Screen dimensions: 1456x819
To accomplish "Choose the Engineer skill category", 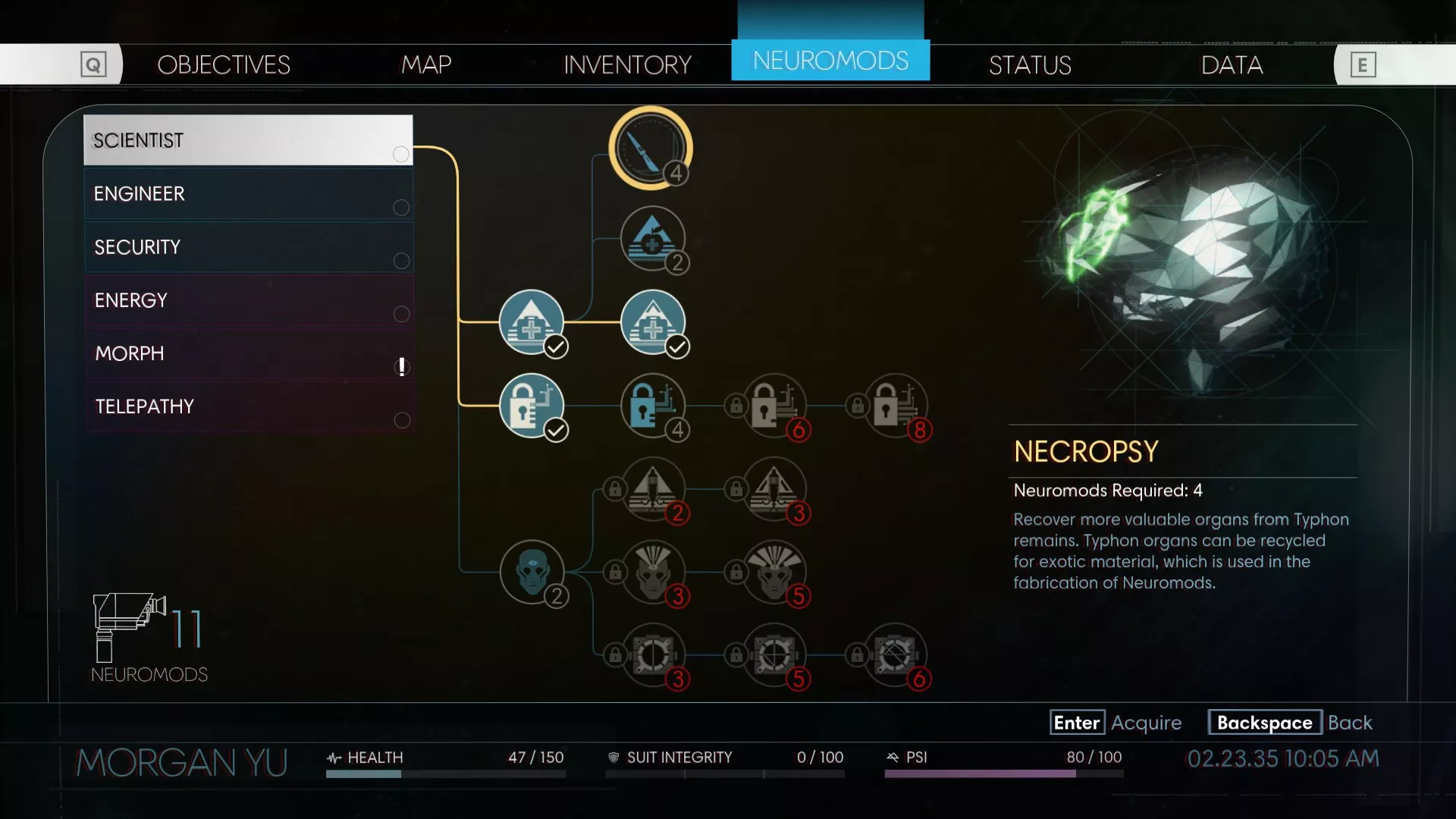I will pos(248,194).
